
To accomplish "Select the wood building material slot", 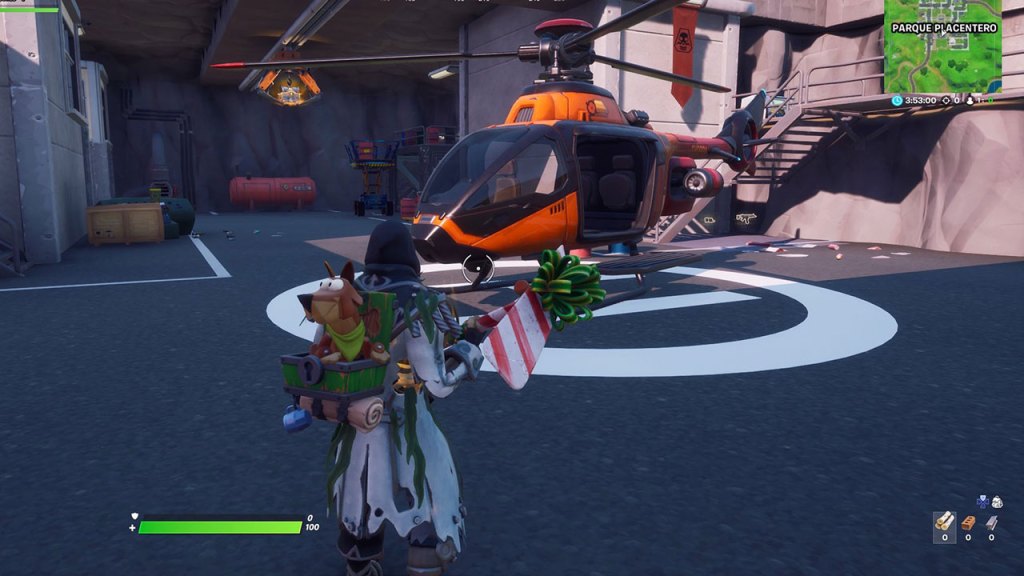I will pos(944,522).
